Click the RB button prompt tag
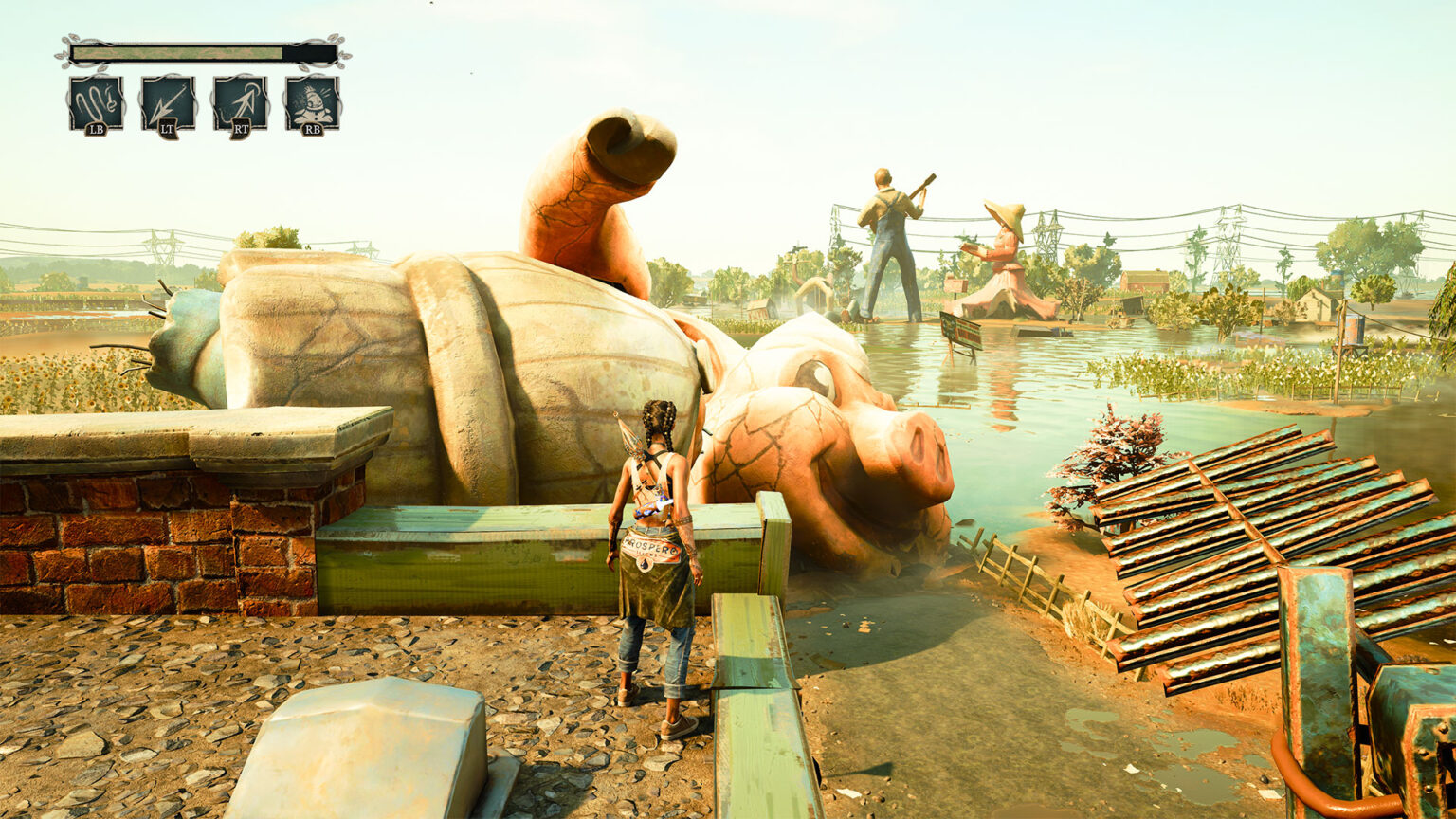The image size is (1456, 819). click(314, 129)
